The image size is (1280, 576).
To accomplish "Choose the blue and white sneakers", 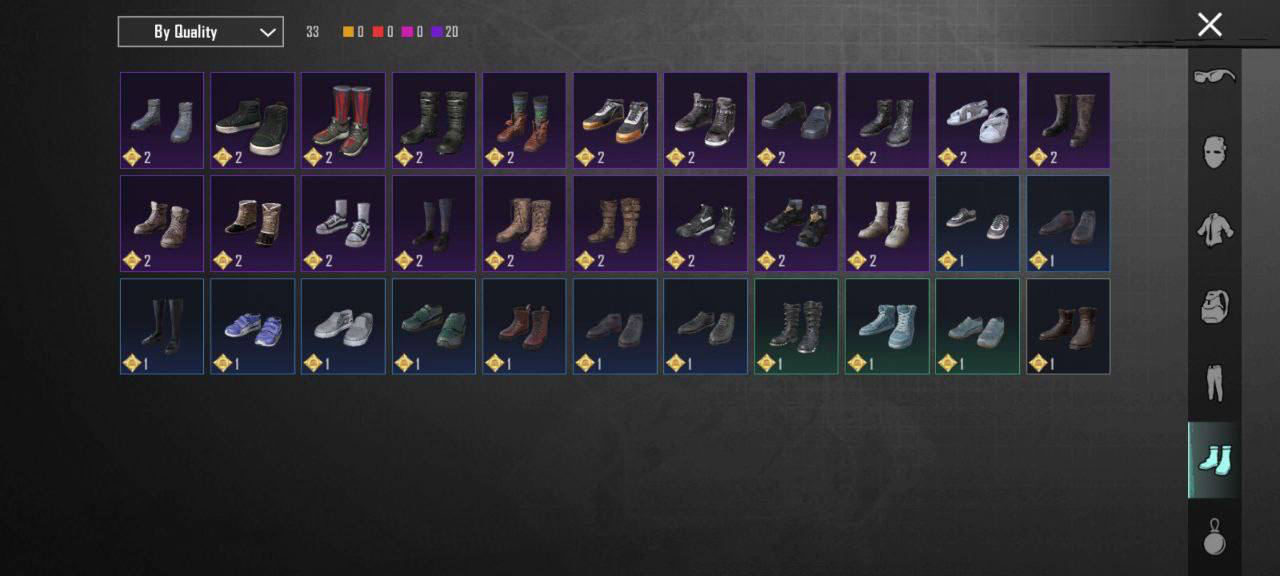I will pyautogui.click(x=252, y=326).
